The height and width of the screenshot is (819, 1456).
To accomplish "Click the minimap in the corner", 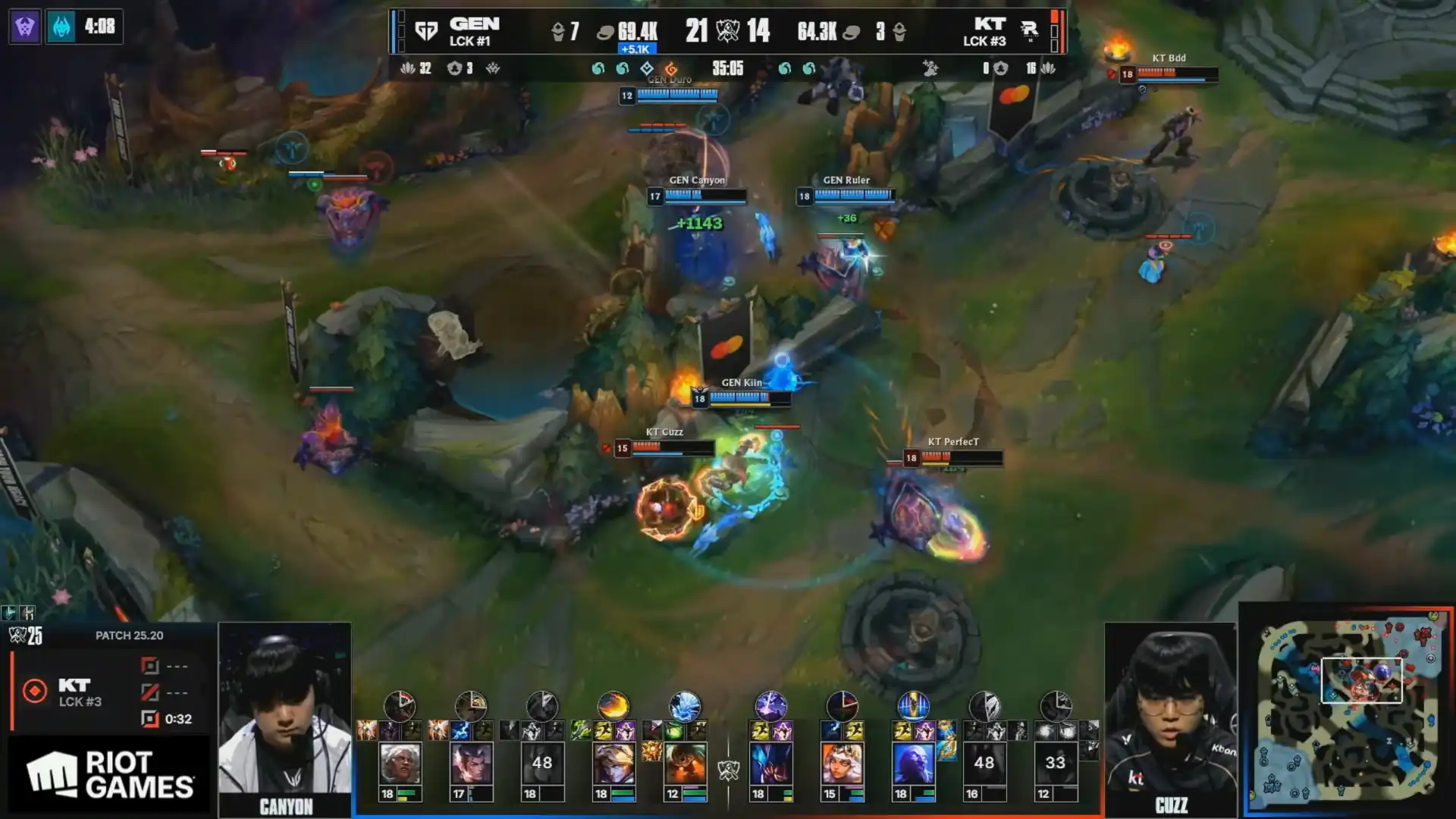I will (1348, 711).
